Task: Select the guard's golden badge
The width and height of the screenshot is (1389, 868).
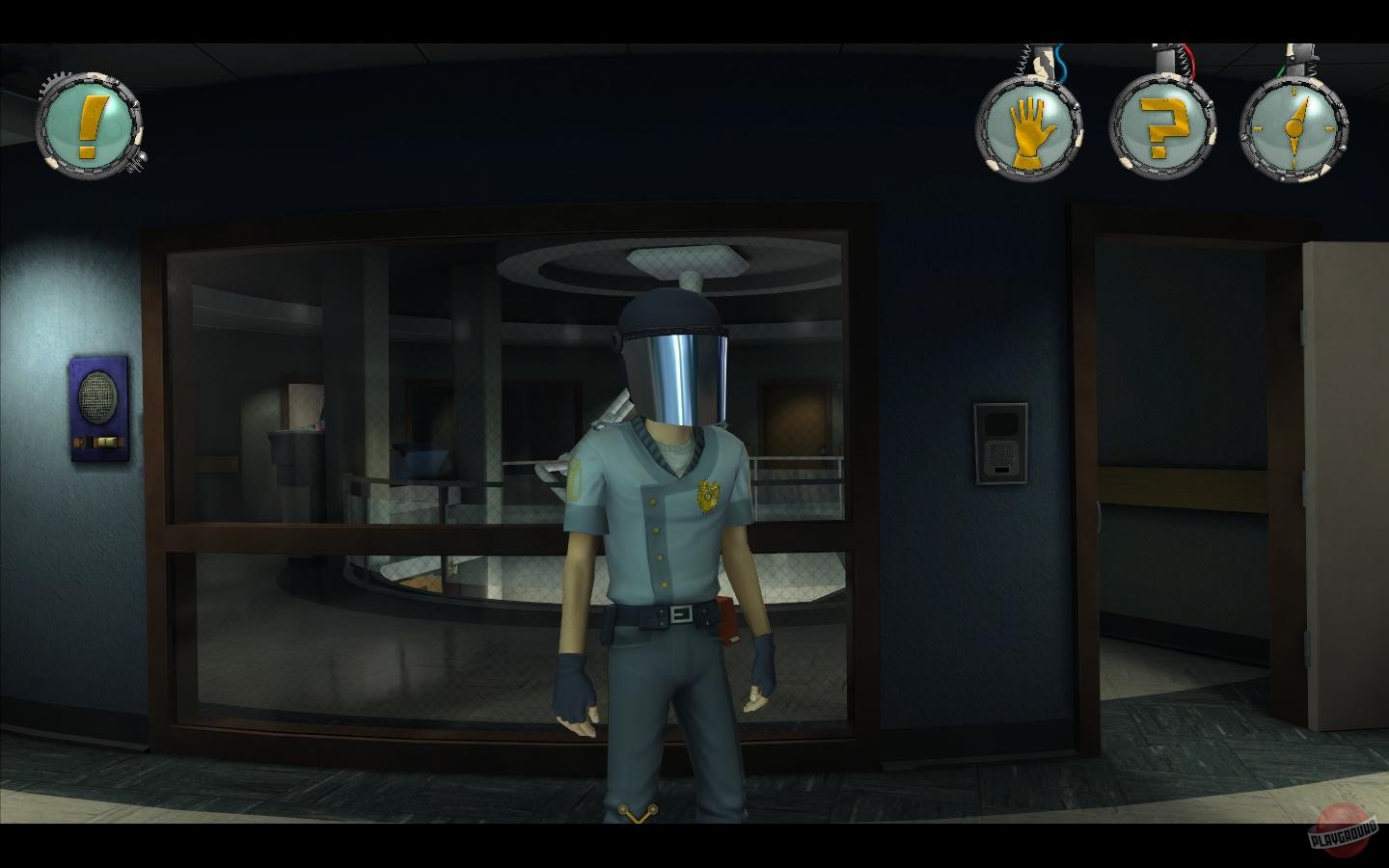Action: (x=705, y=496)
